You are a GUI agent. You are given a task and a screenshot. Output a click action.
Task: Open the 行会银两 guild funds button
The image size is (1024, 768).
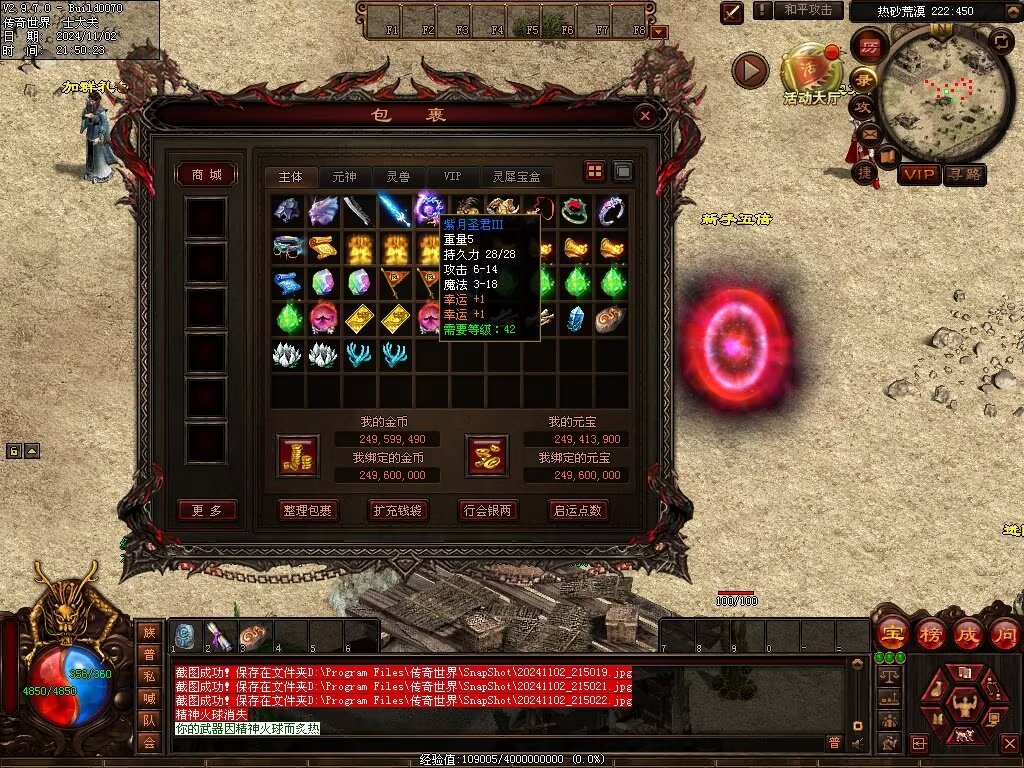coord(488,510)
